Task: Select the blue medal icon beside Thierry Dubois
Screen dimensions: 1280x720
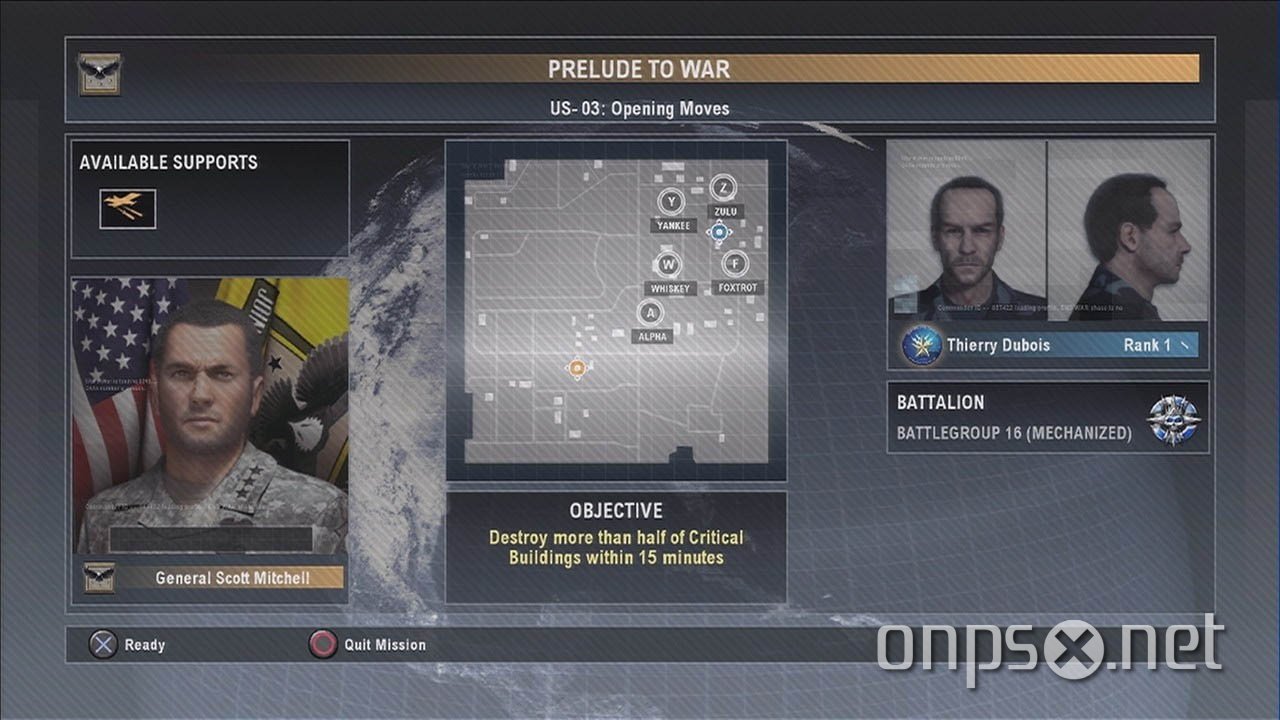Action: click(x=920, y=344)
